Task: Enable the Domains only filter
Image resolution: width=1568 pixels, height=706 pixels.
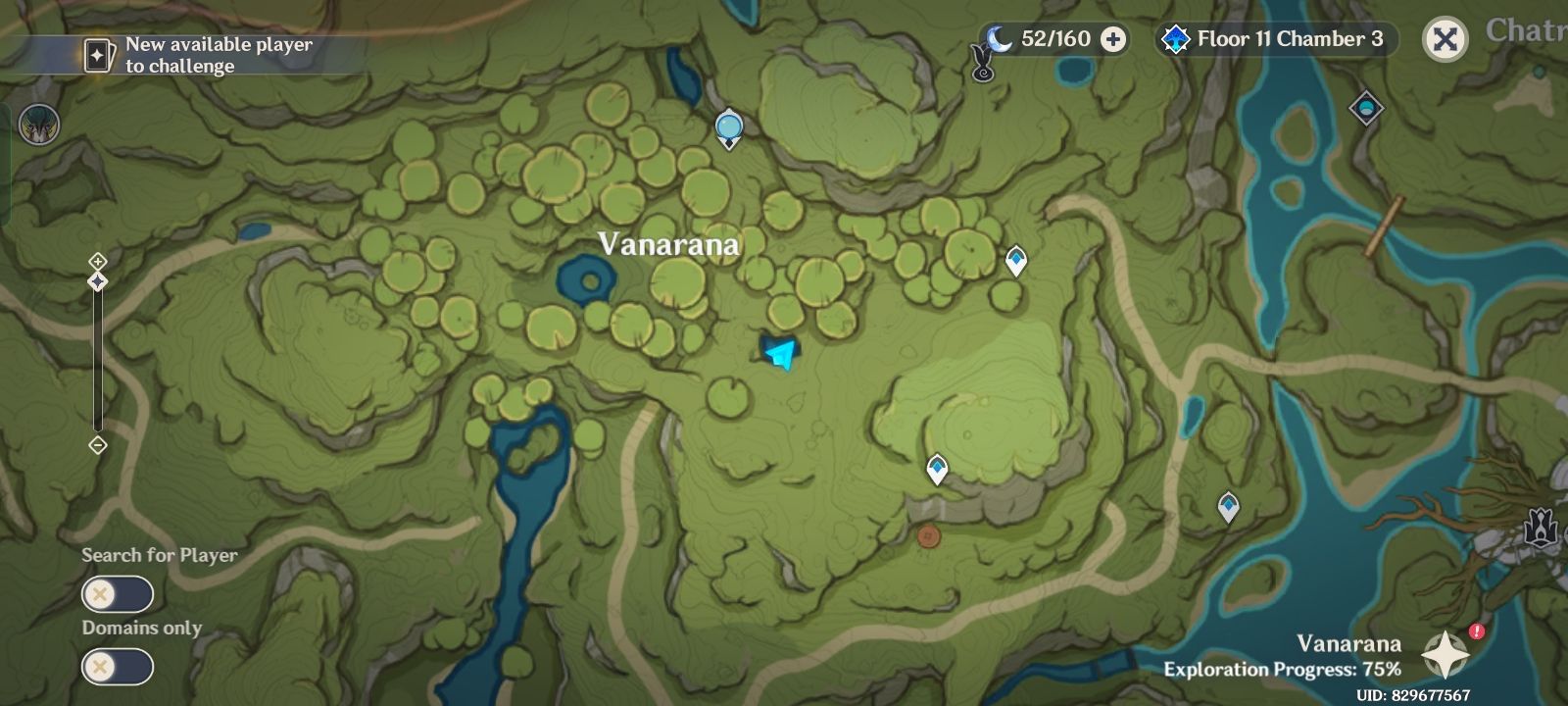Action: [118, 667]
